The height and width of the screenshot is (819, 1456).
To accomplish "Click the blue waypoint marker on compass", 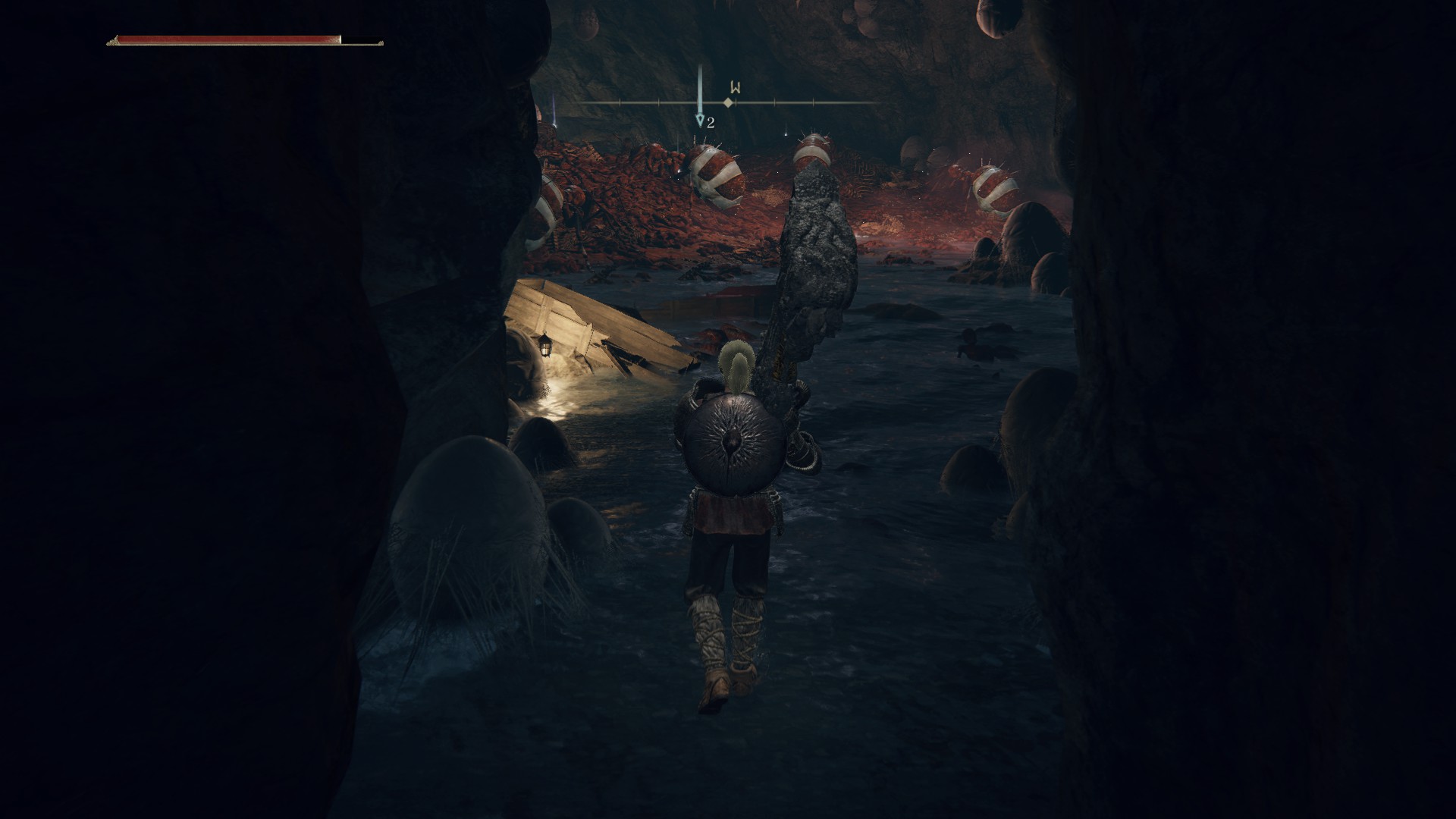I will coord(700,120).
